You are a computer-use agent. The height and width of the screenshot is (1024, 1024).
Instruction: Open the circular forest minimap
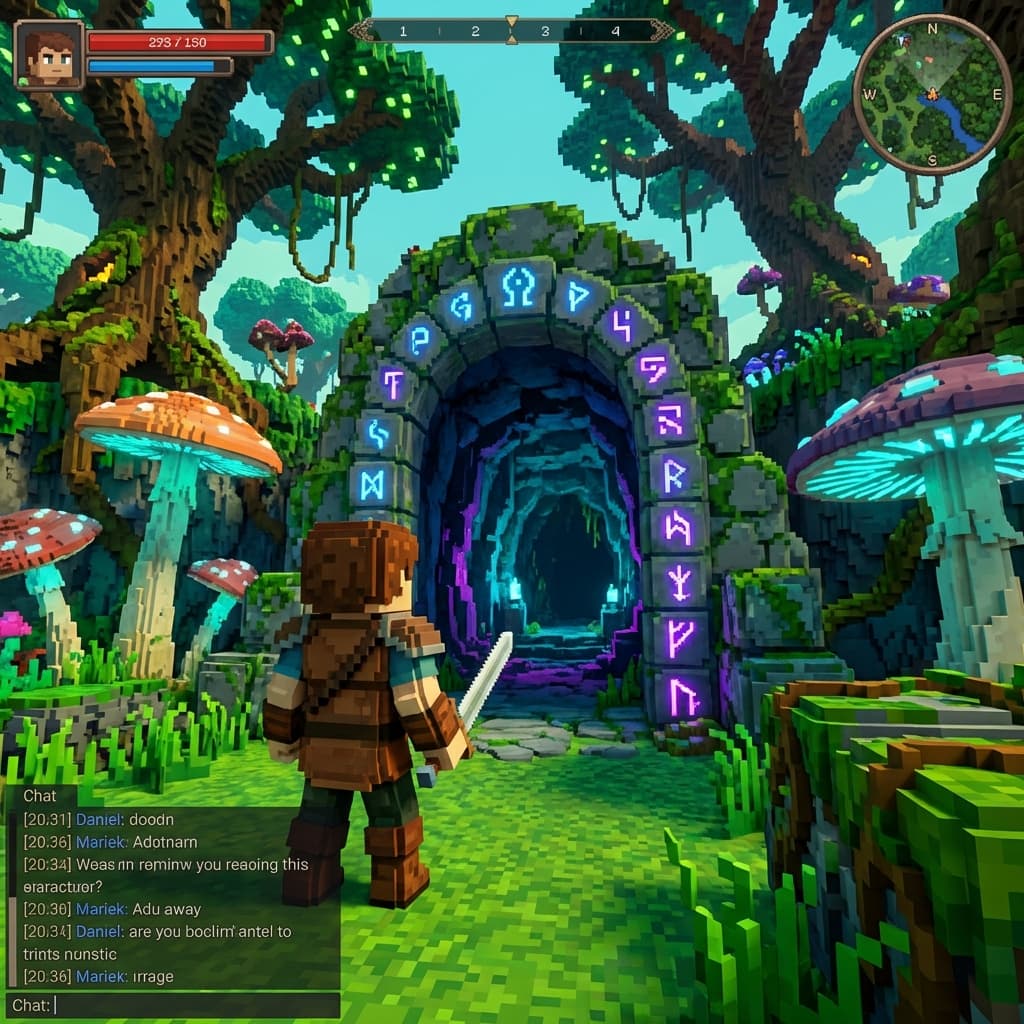click(931, 95)
